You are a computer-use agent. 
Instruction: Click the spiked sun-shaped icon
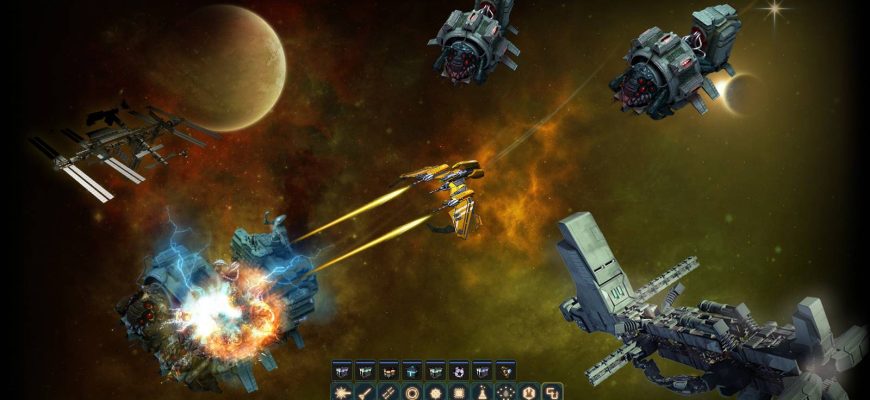point(435,391)
